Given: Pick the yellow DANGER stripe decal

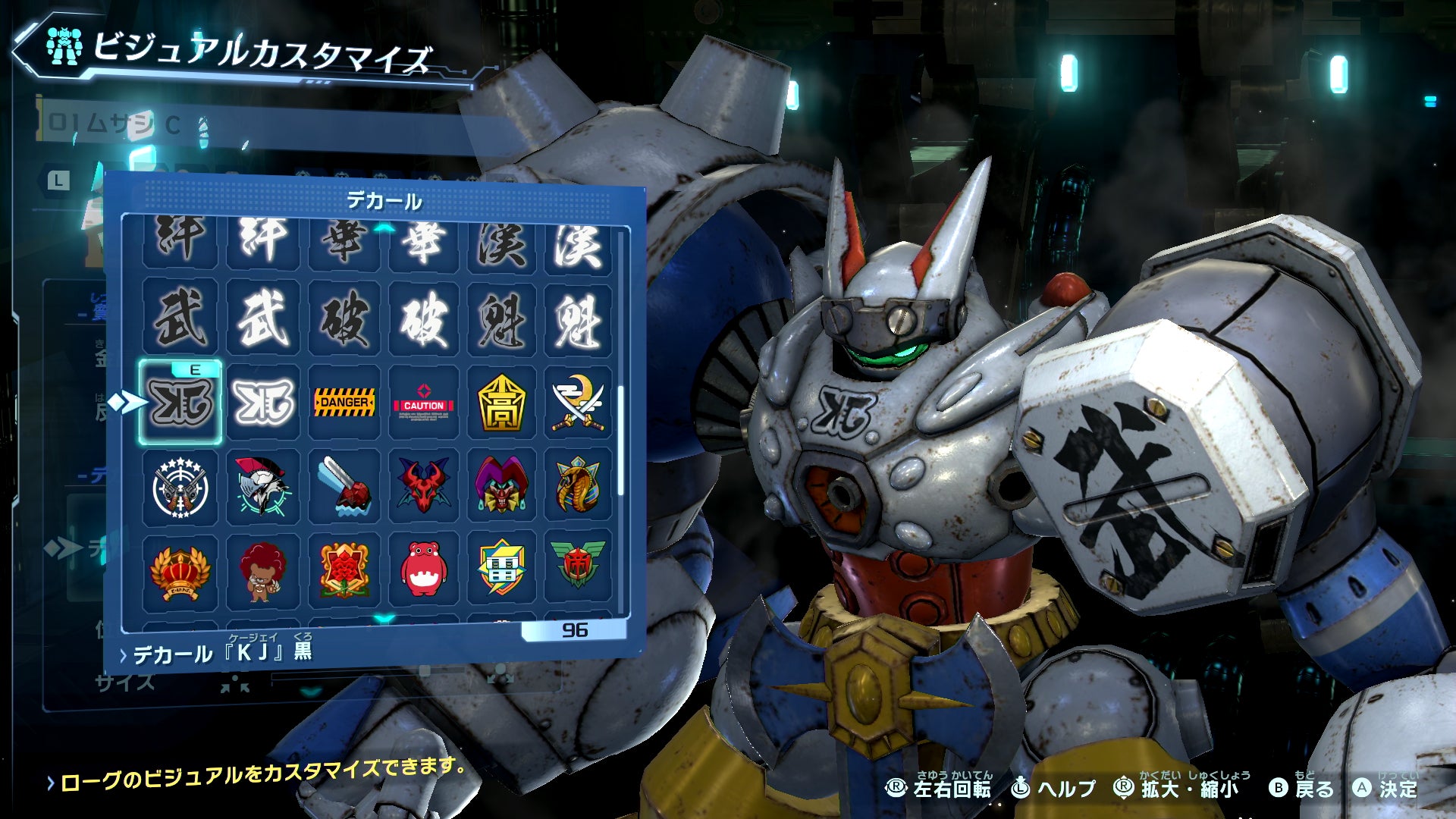Looking at the screenshot, I should 344,403.
